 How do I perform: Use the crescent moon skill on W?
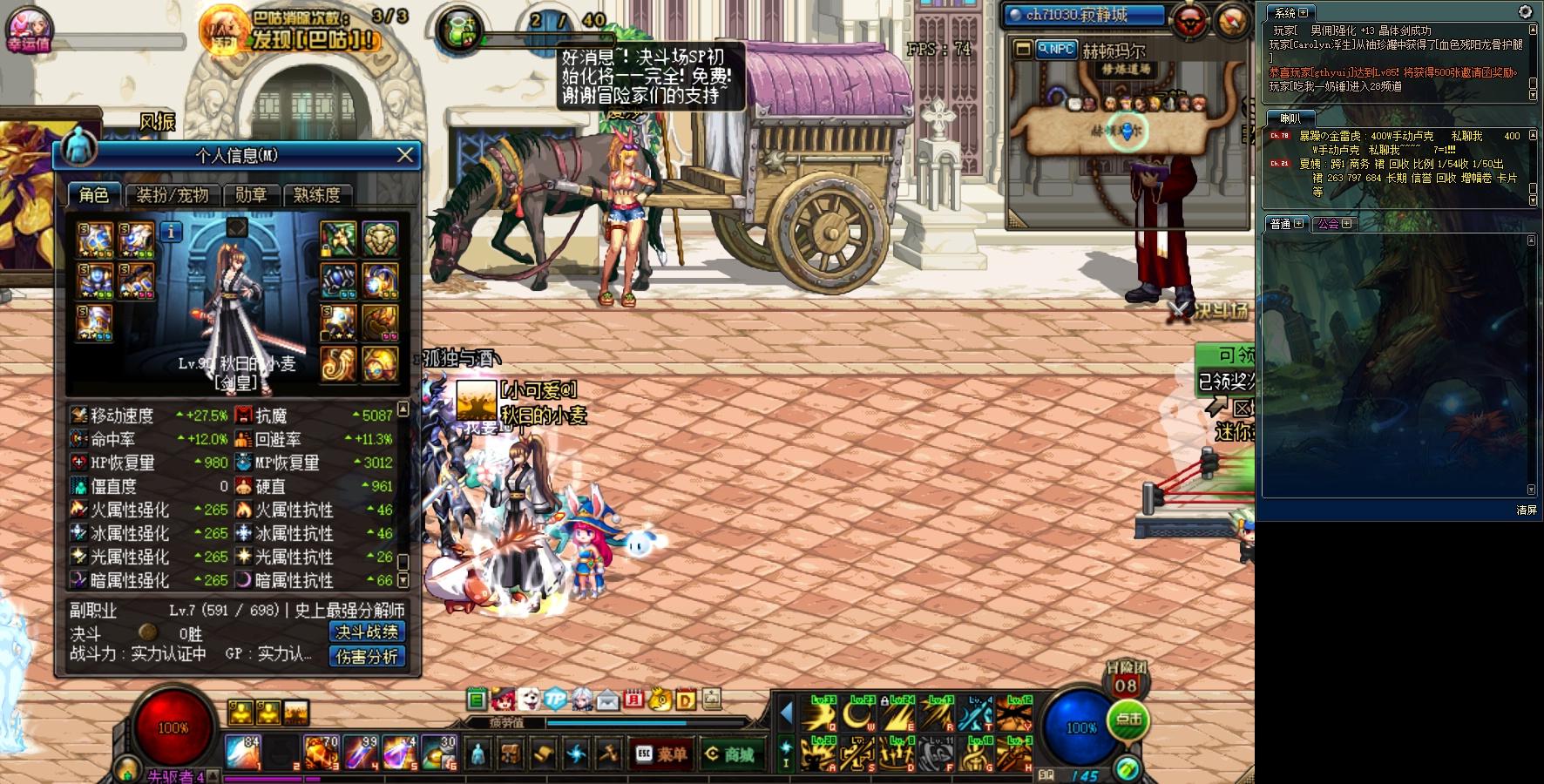click(858, 714)
